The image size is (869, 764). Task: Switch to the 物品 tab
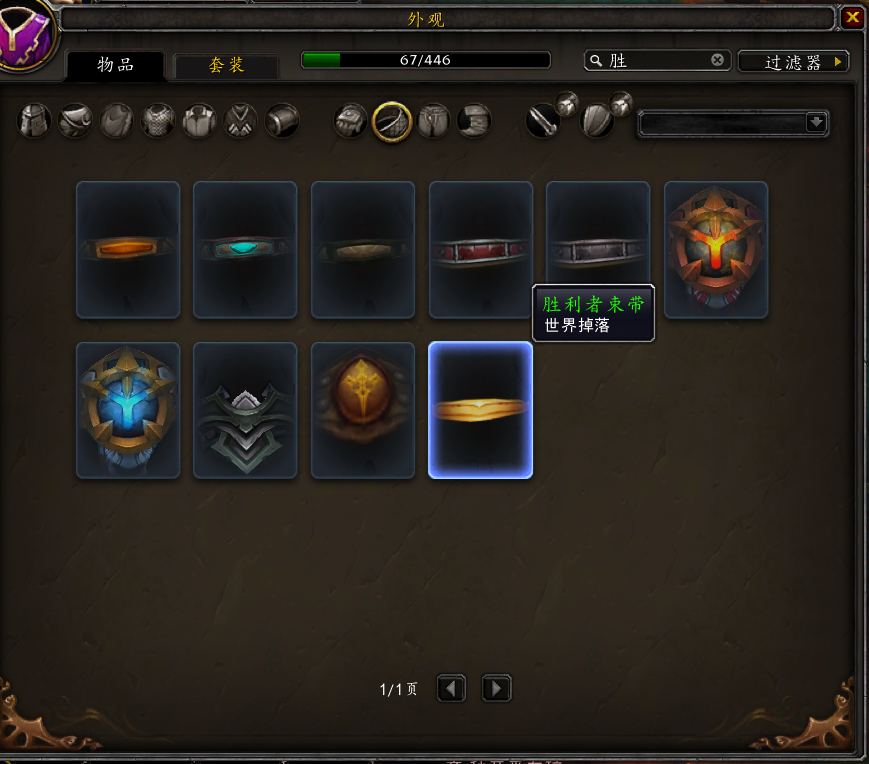coord(115,65)
